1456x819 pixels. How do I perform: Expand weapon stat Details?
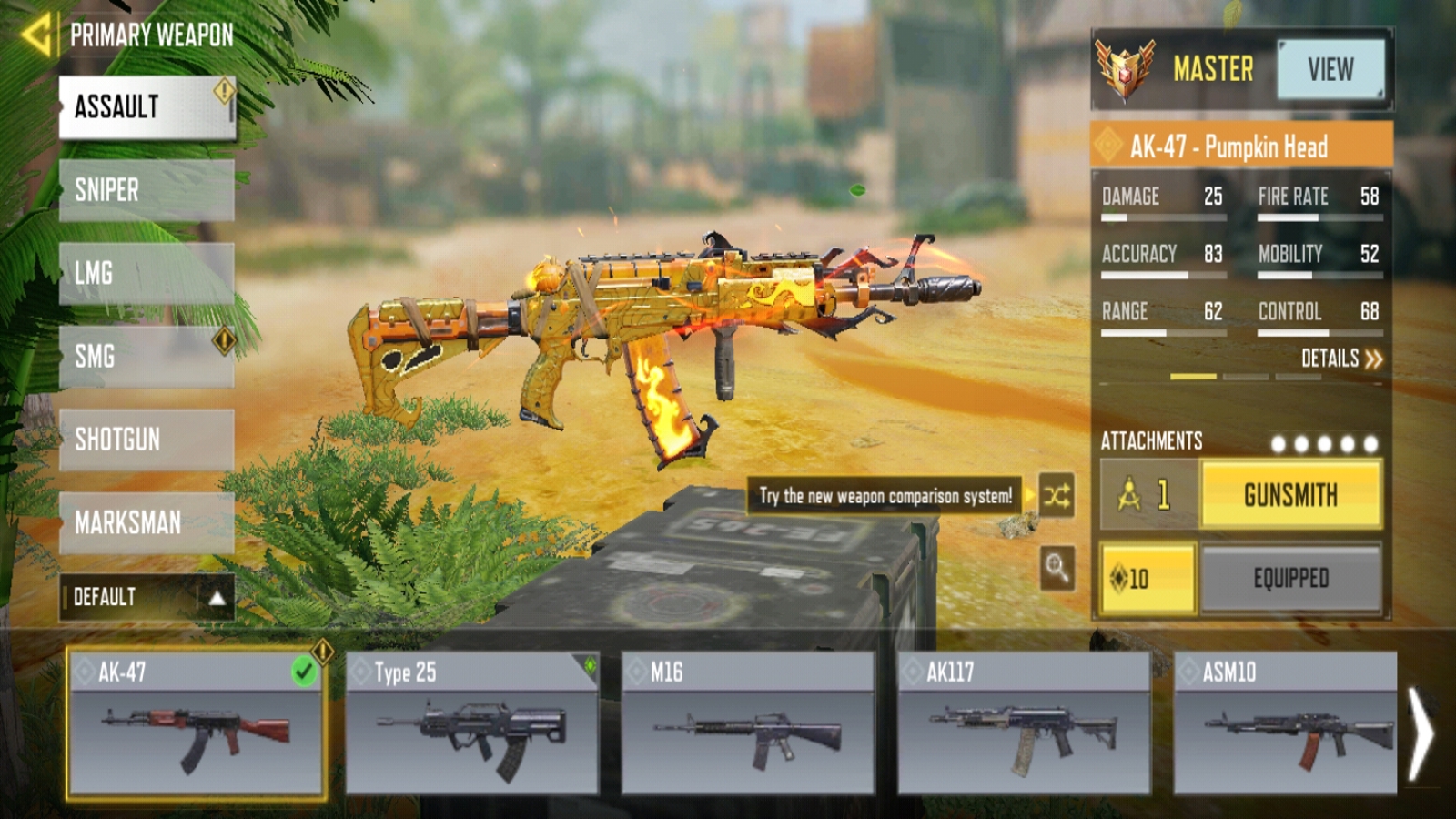click(1341, 359)
